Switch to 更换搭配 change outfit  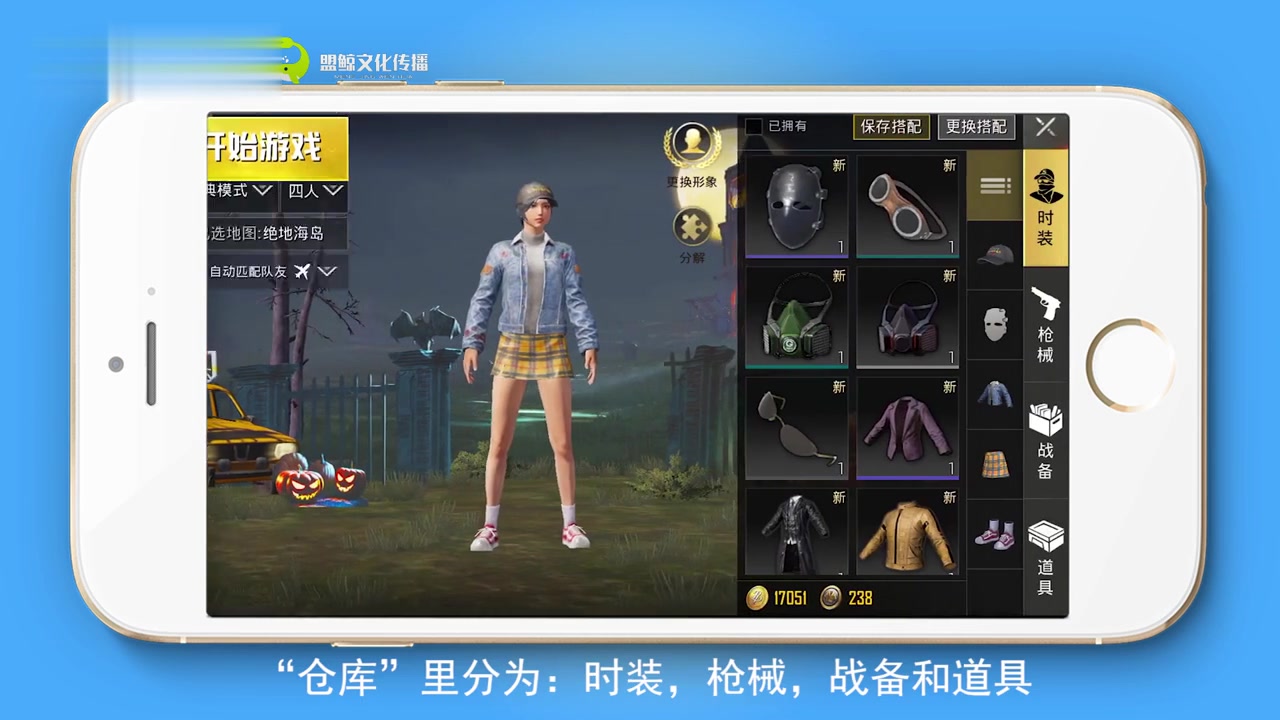pos(975,127)
